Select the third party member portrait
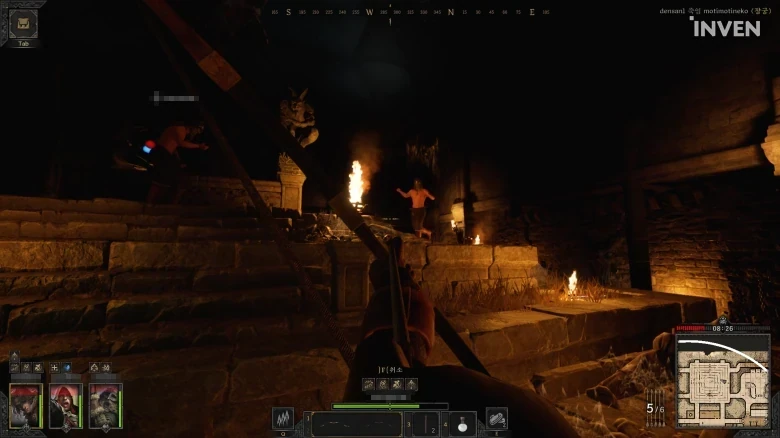 (x=105, y=405)
